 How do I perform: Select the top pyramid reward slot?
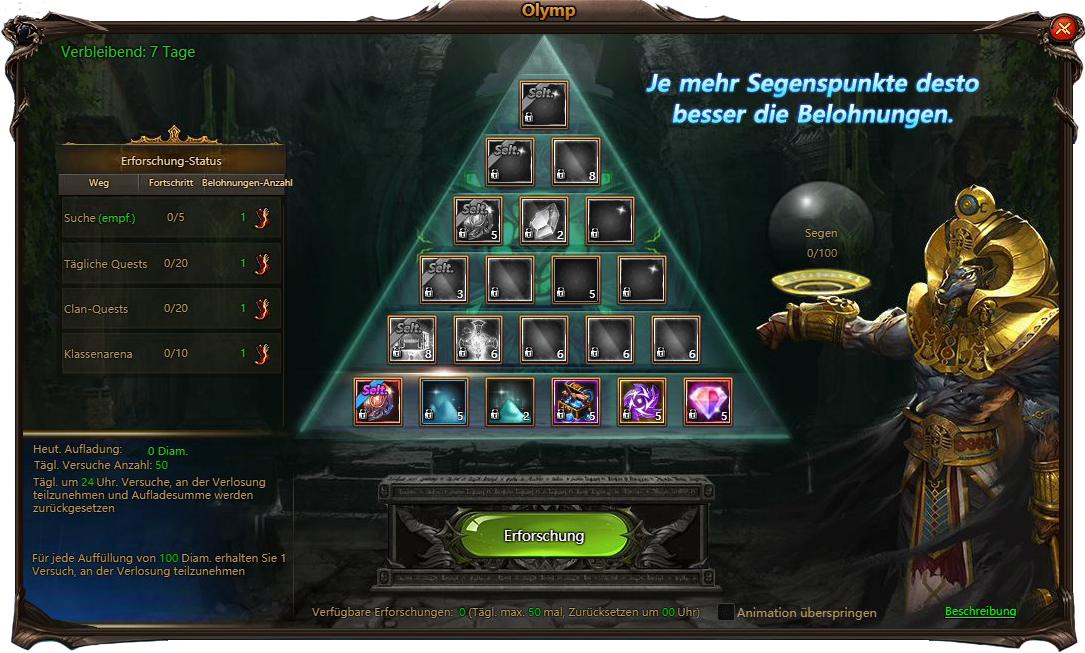tap(543, 105)
